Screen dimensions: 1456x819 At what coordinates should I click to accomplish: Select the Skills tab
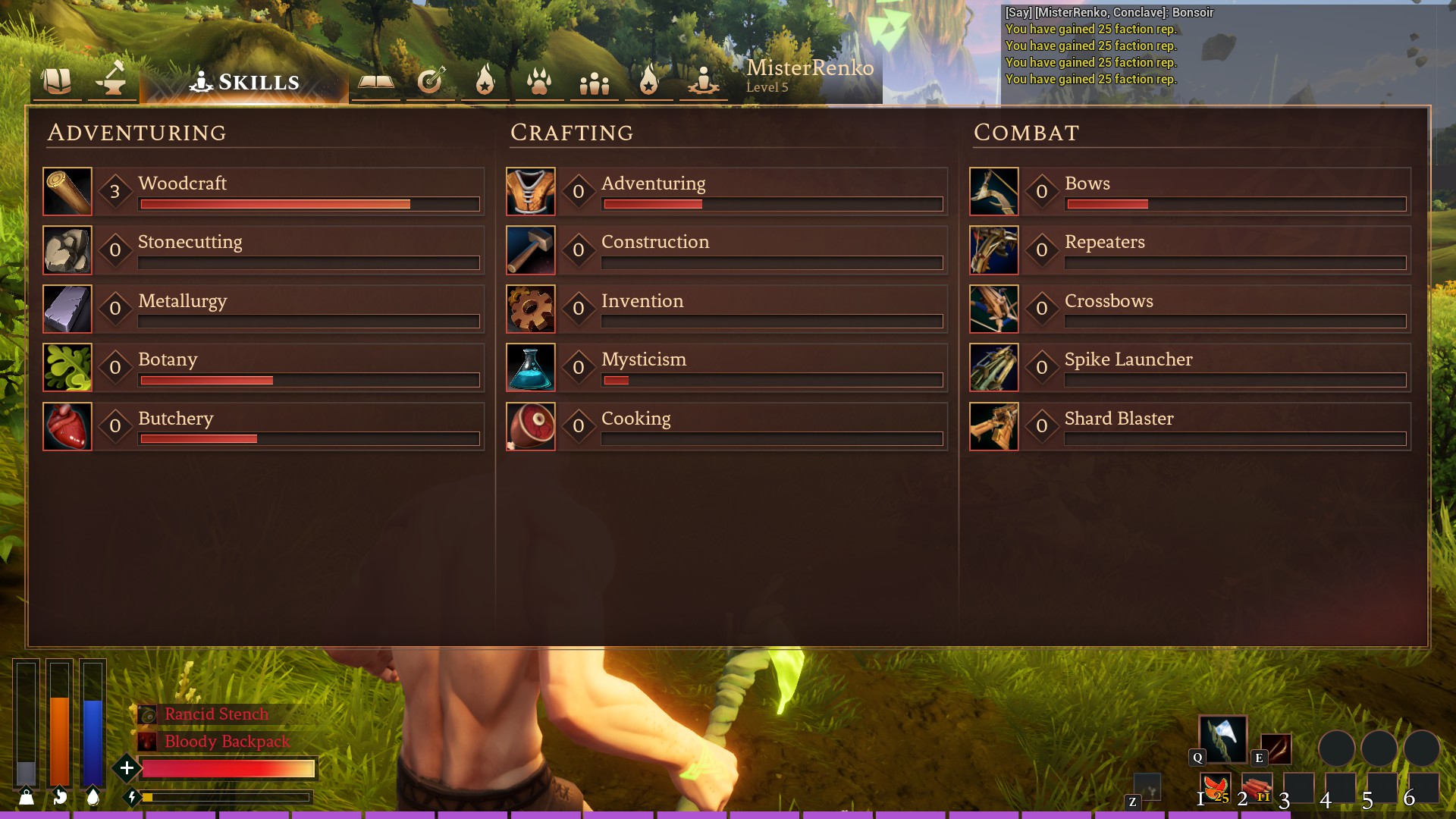coord(245,82)
